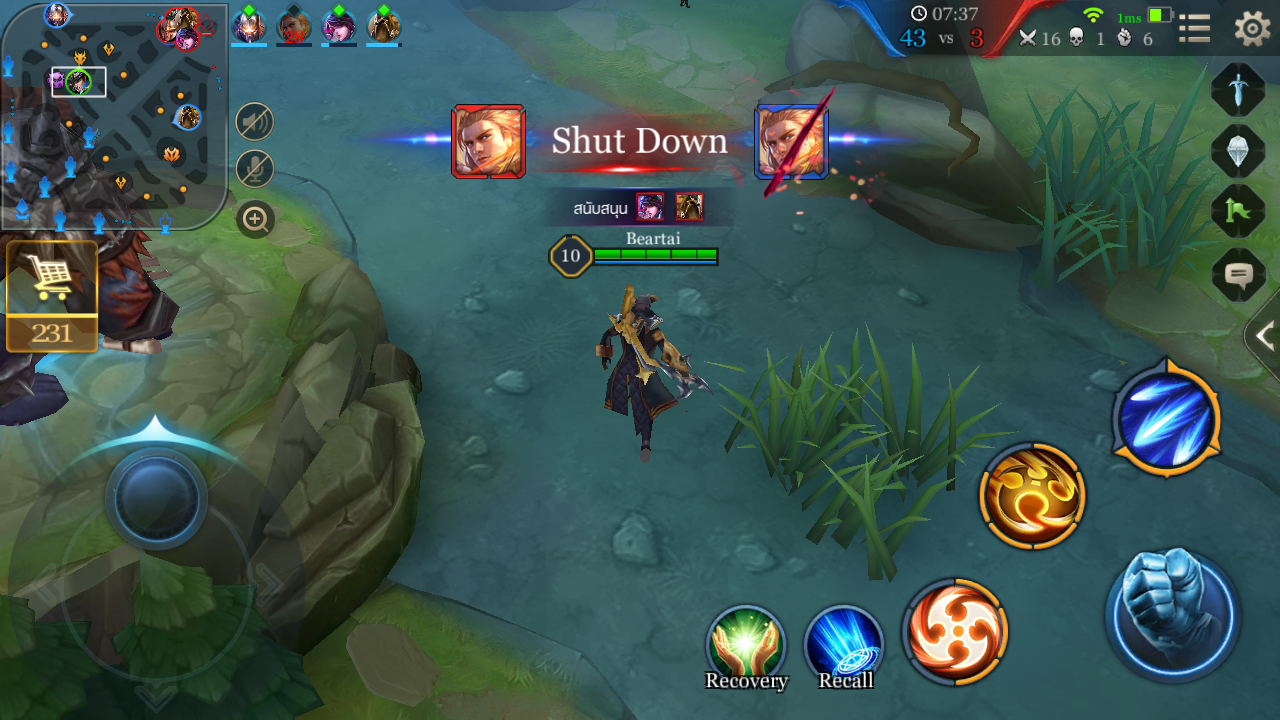Tap the minimap

(113, 115)
